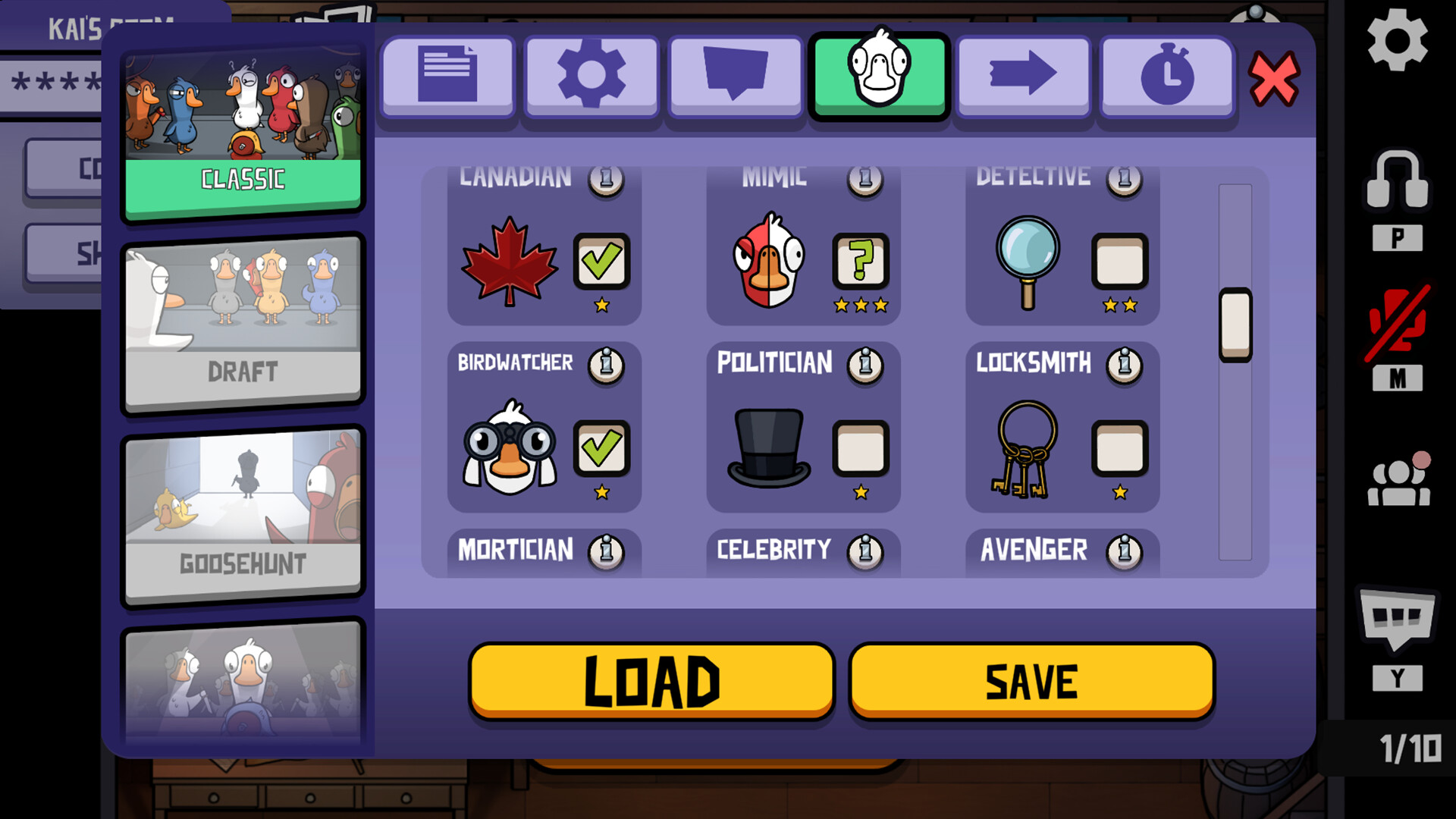Enable the Locksmith role

pyautogui.click(x=1120, y=447)
